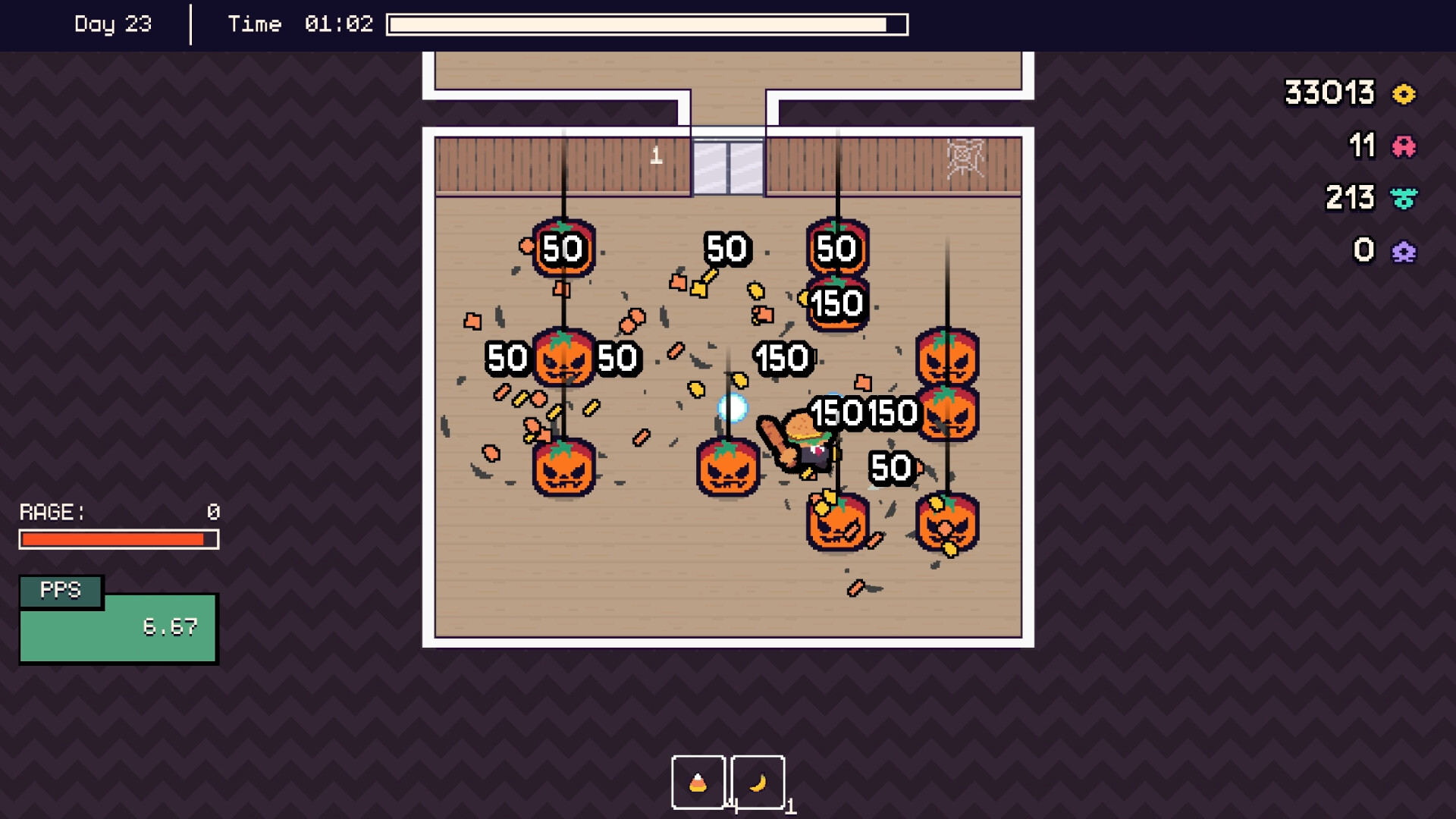
Task: Click the glowing white orb near the player
Action: point(733,407)
